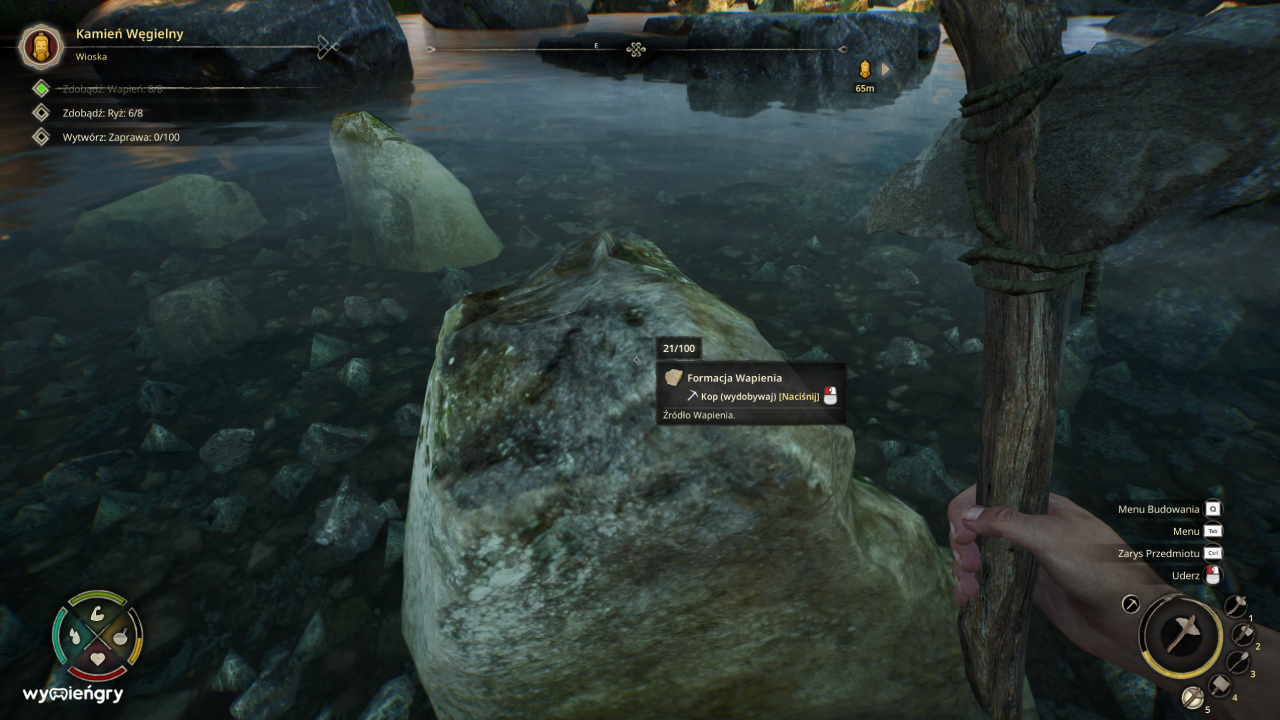Viewport: 1280px width, 720px height.
Task: Select the Zdobądź: Ryż 6/8 objective
Action: coord(102,113)
